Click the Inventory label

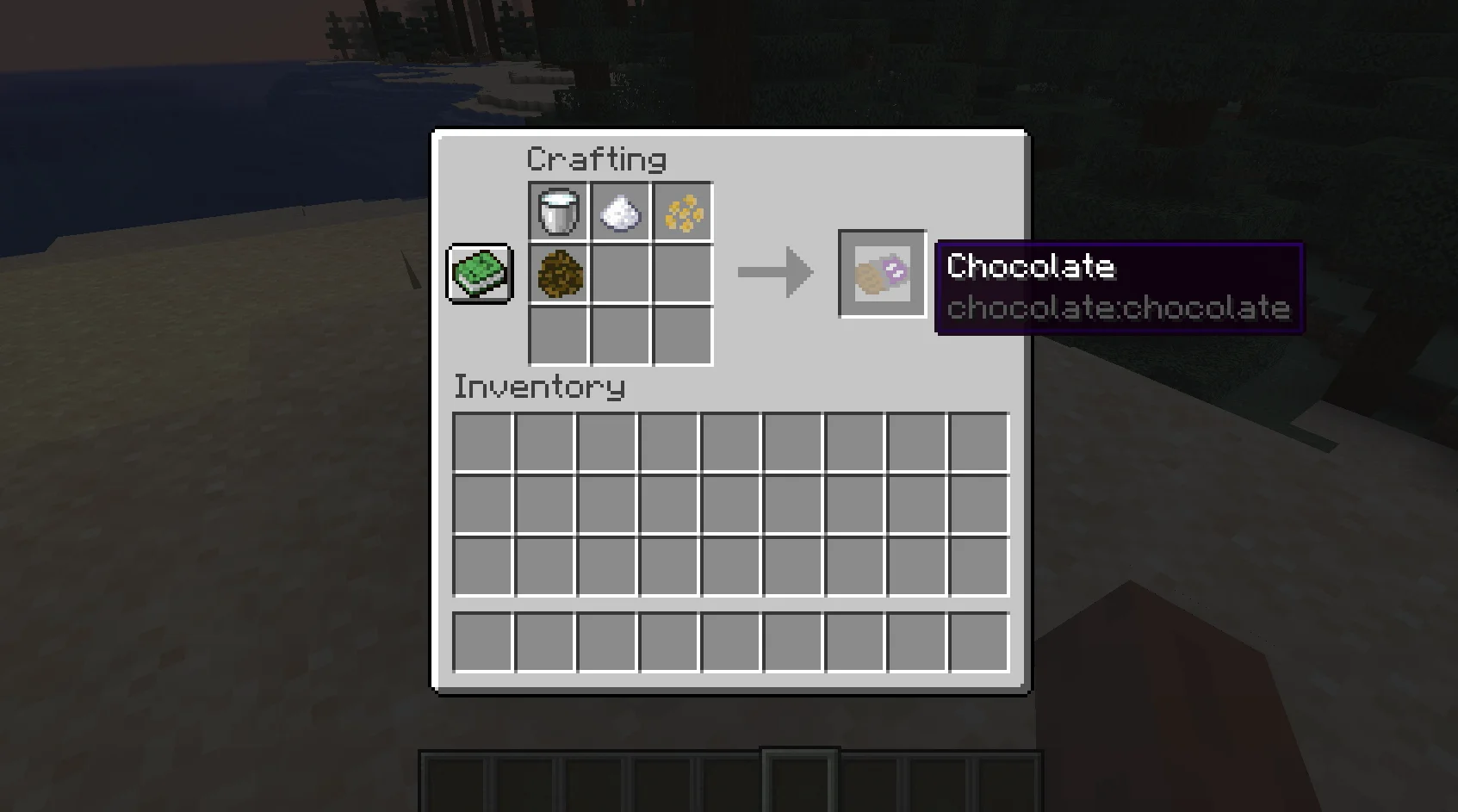[x=539, y=387]
